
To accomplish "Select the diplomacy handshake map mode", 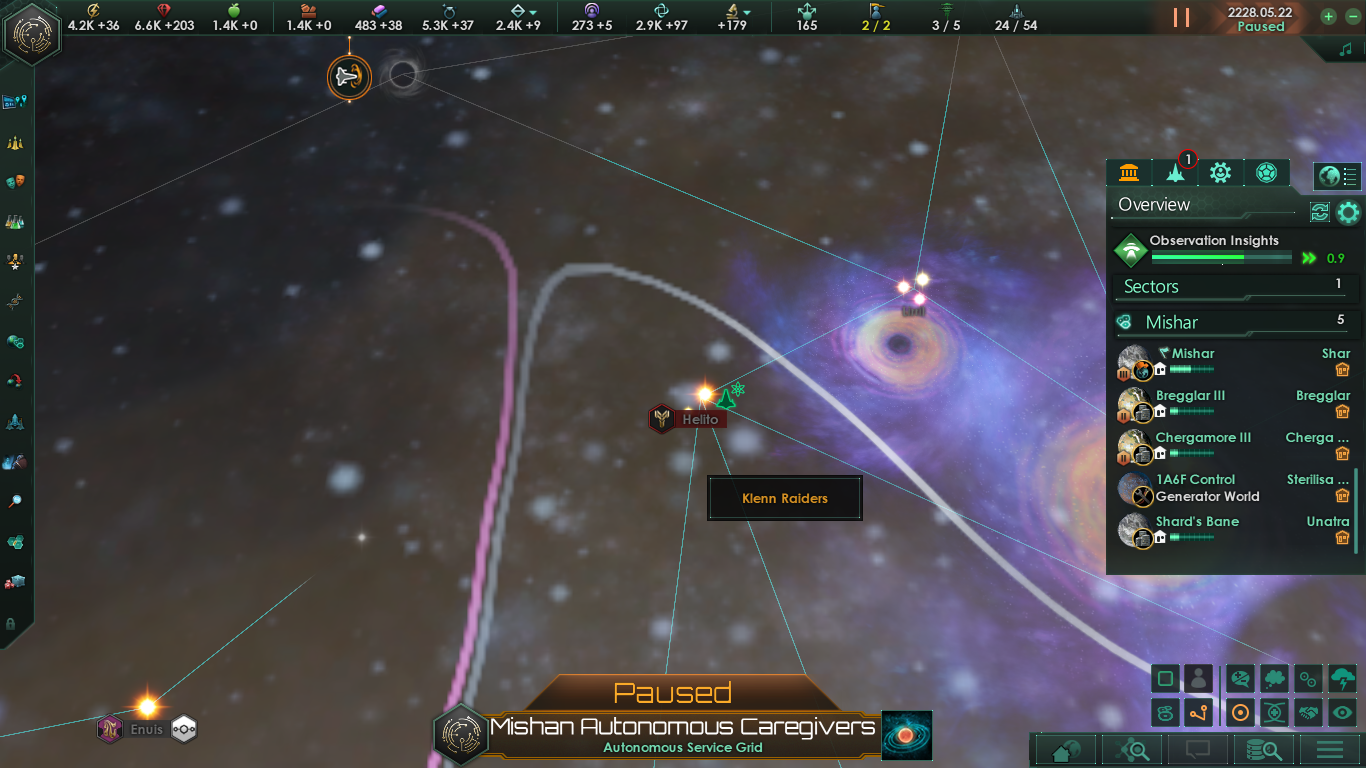I will click(x=1307, y=712).
